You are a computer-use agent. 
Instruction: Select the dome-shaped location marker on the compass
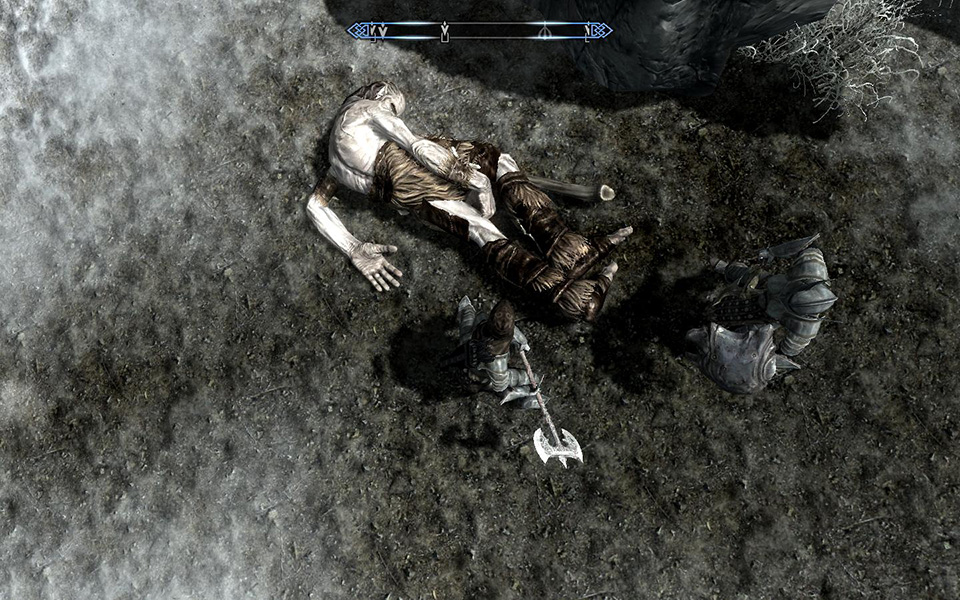pos(544,31)
